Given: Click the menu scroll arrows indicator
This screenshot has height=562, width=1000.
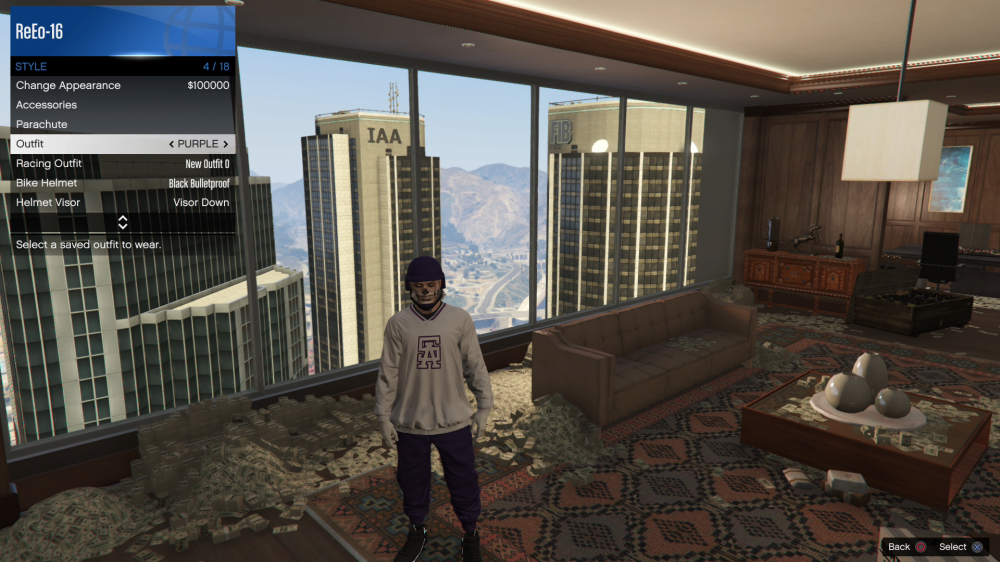Looking at the screenshot, I should (x=123, y=222).
